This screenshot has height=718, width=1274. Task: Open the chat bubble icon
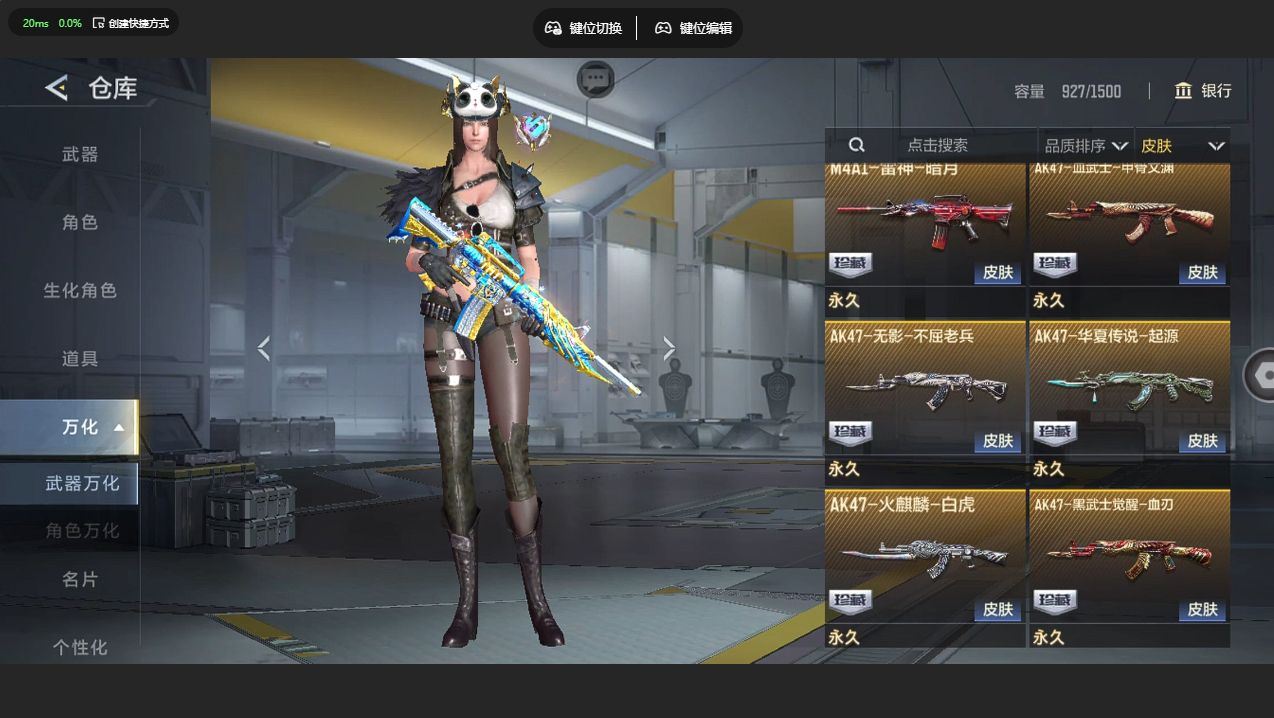[x=596, y=79]
